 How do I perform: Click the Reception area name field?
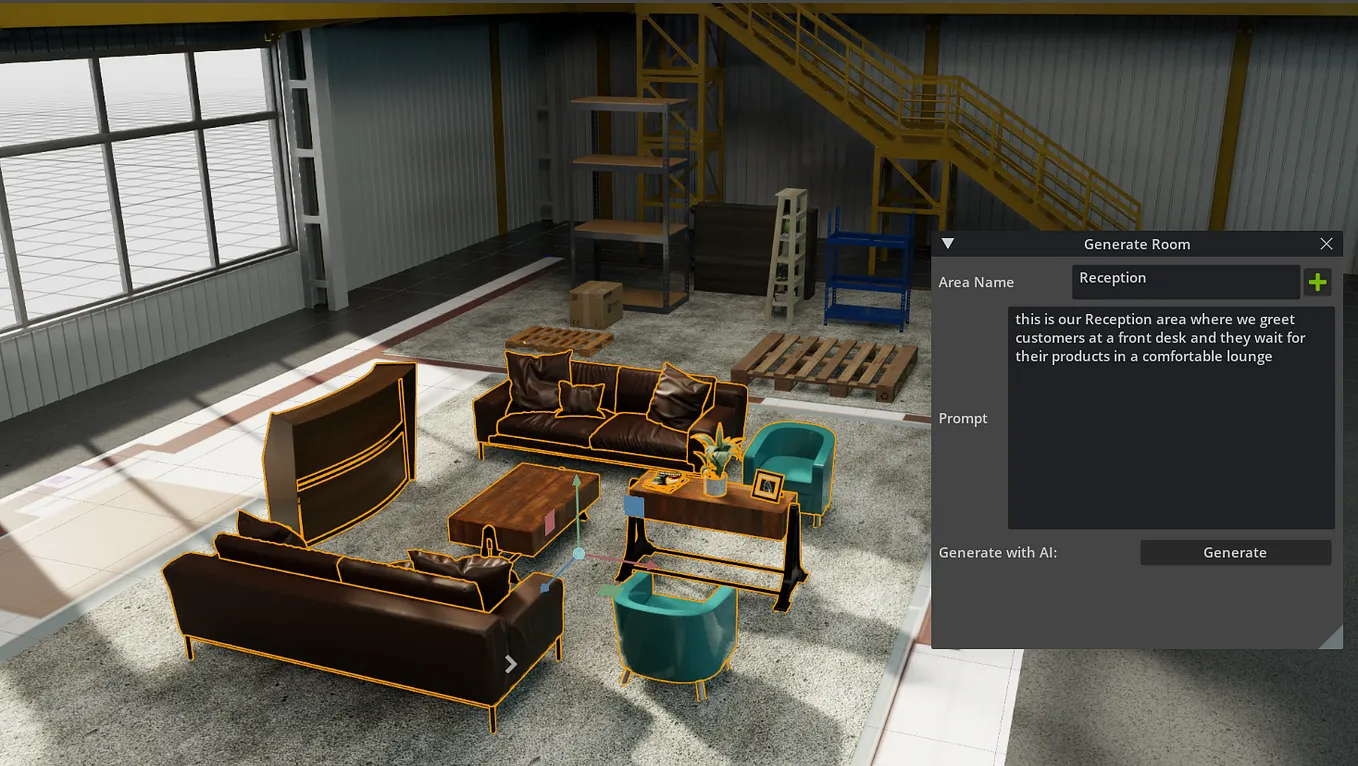[1185, 281]
